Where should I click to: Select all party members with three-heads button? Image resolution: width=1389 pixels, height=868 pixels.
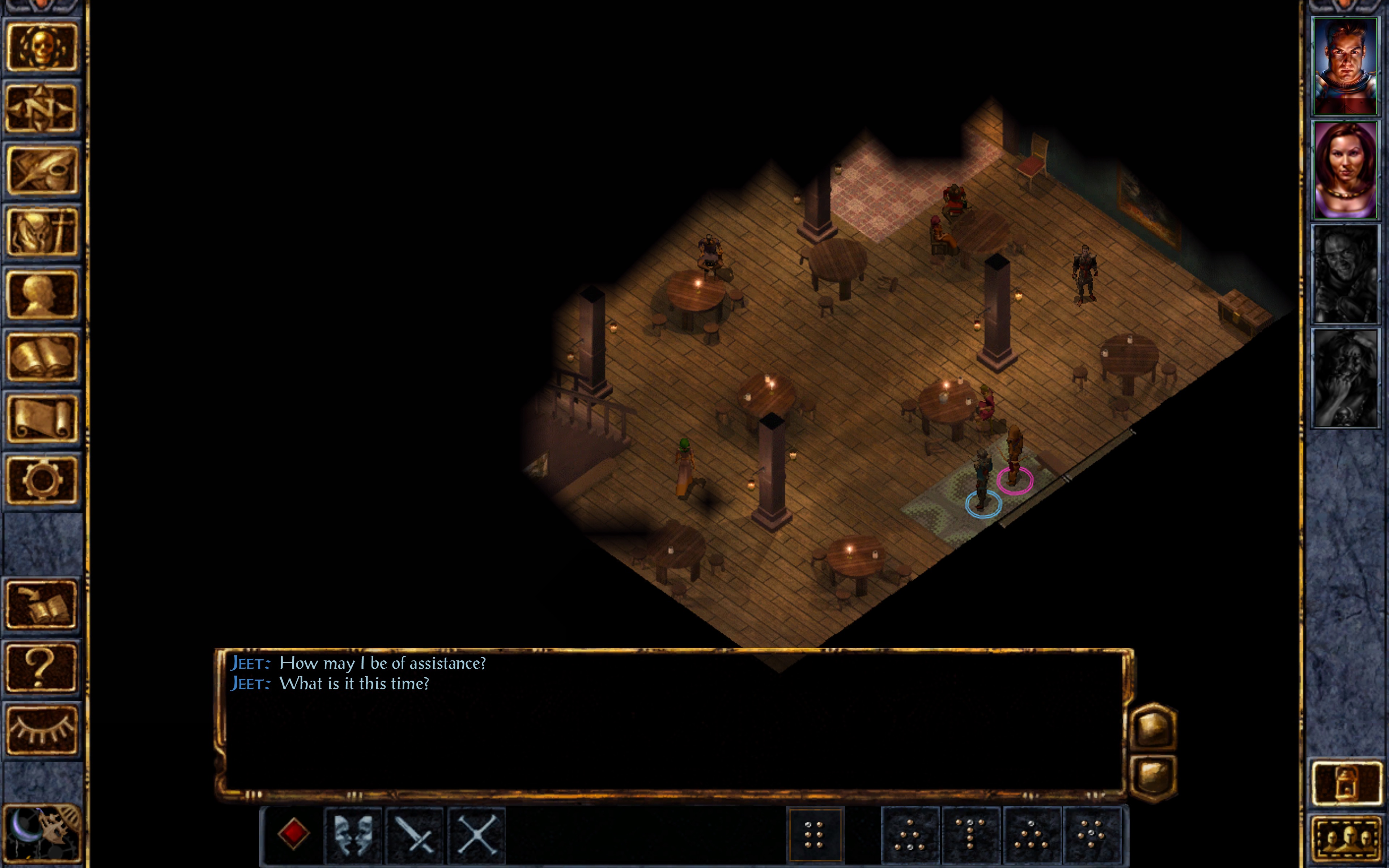pos(1346,839)
